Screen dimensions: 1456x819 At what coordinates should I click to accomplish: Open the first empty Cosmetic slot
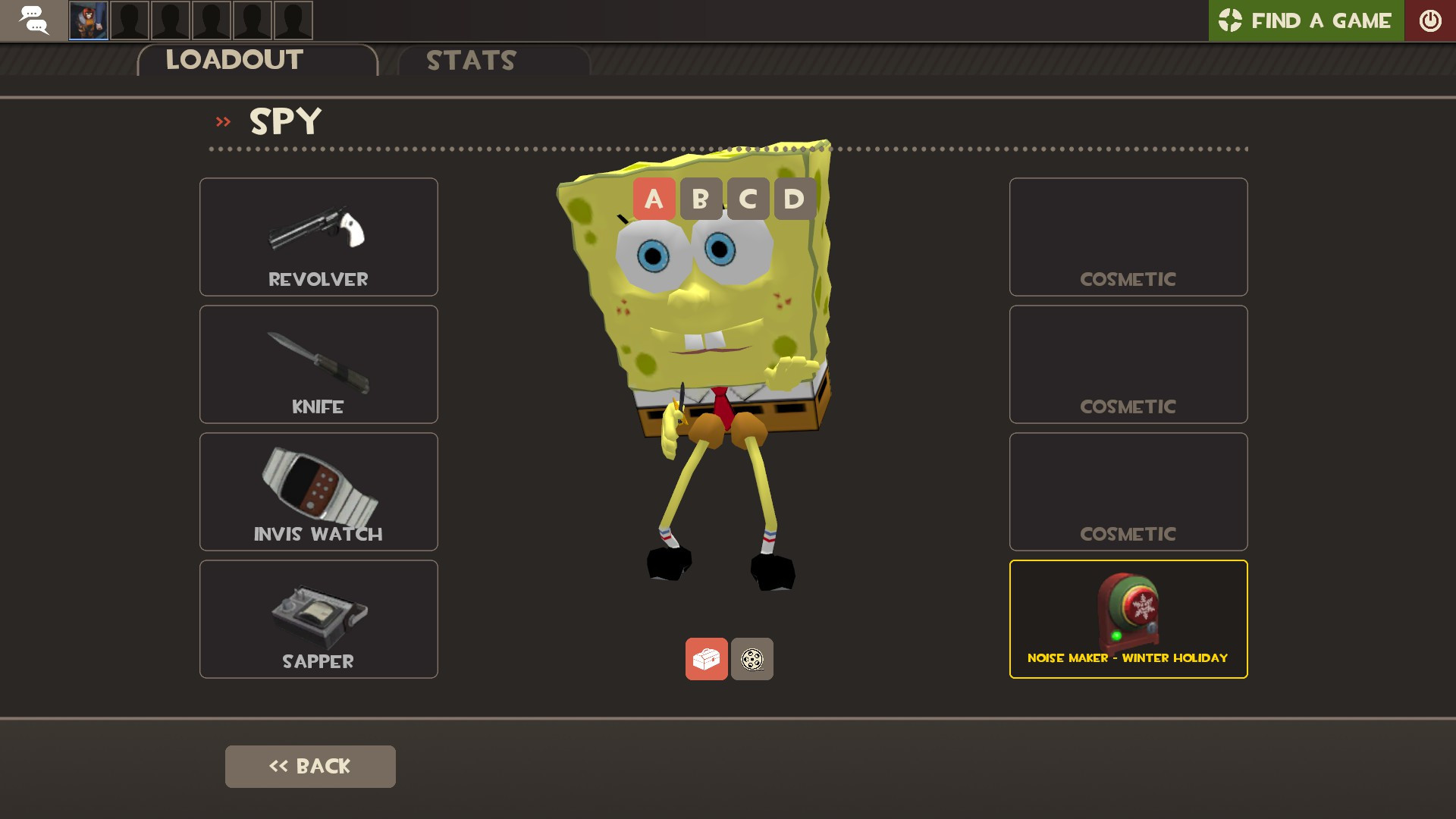(1128, 237)
